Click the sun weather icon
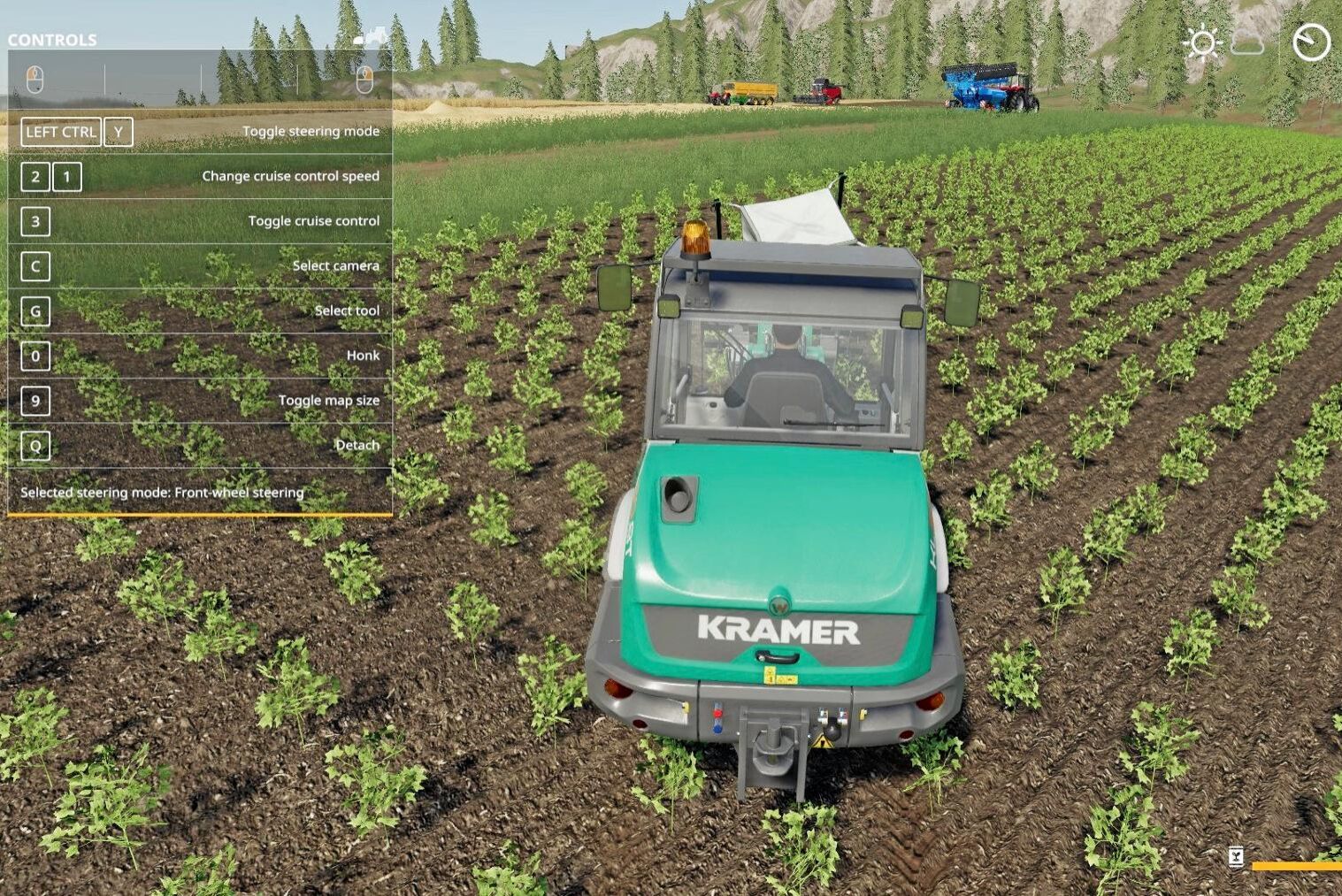 1201,42
